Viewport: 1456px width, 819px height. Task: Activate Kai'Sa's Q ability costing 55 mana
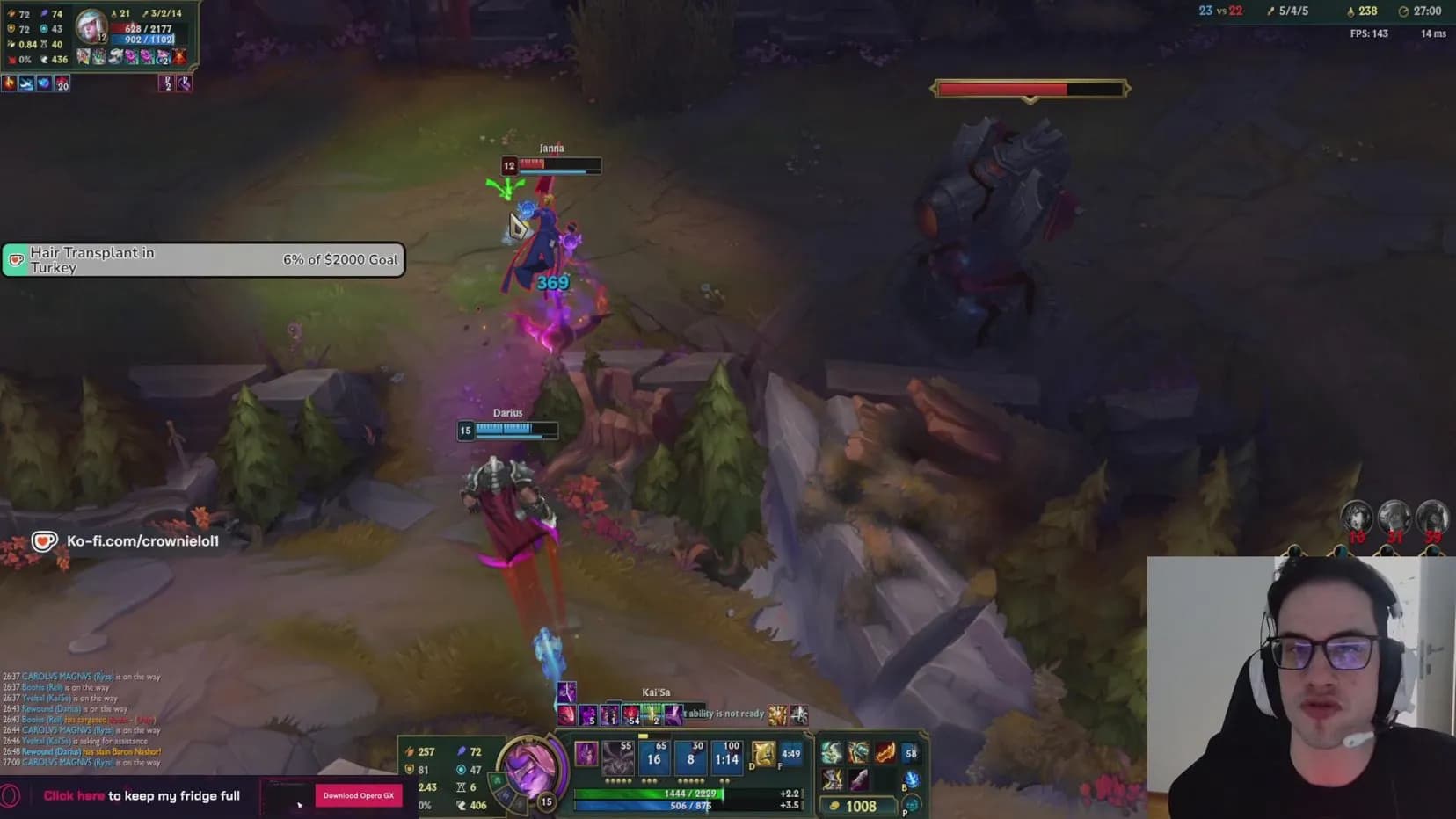618,757
